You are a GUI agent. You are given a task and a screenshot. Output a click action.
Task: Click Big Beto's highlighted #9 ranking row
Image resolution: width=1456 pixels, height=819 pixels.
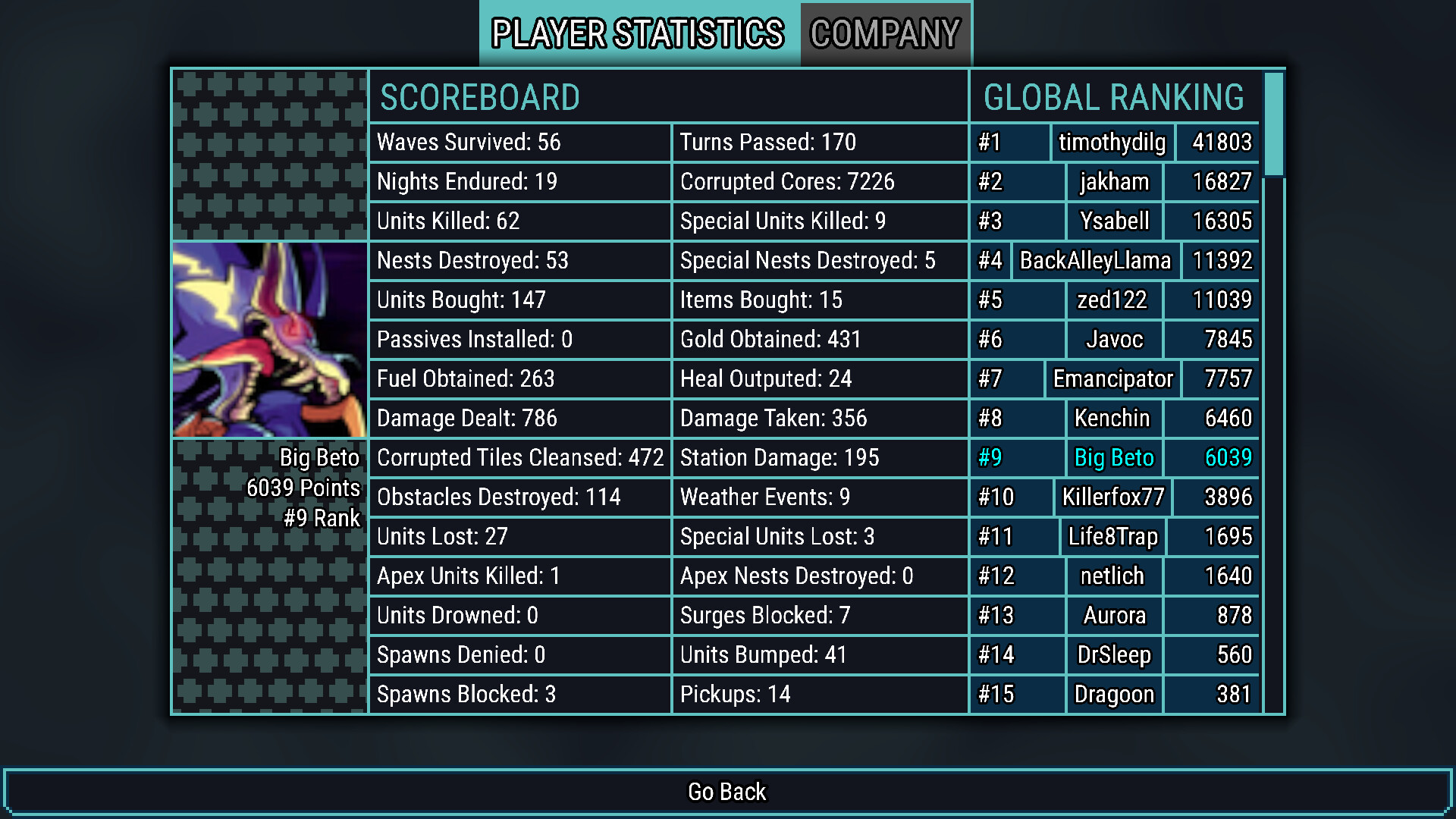tap(1113, 458)
